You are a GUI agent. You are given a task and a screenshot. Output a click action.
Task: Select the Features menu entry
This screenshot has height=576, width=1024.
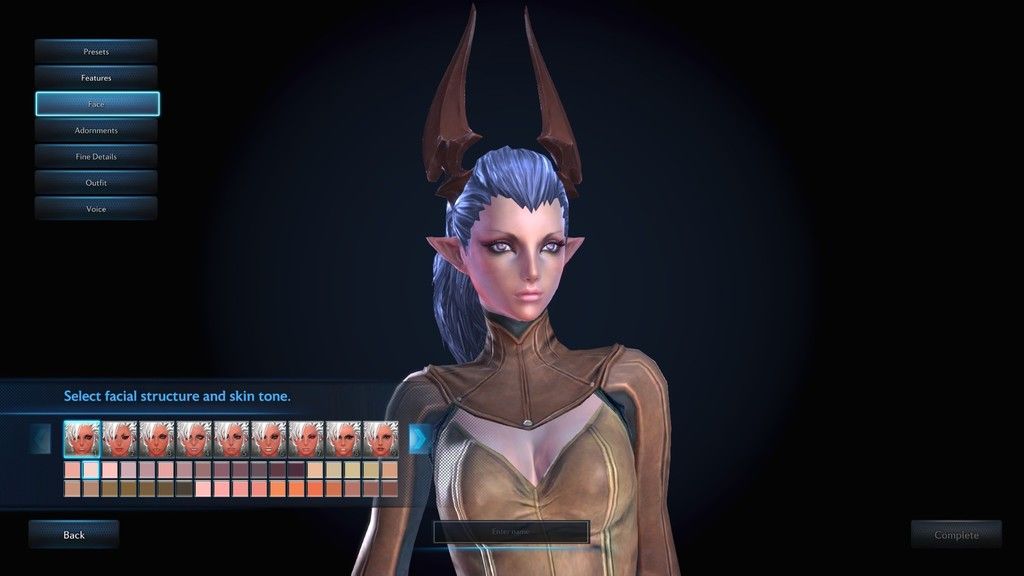click(96, 77)
